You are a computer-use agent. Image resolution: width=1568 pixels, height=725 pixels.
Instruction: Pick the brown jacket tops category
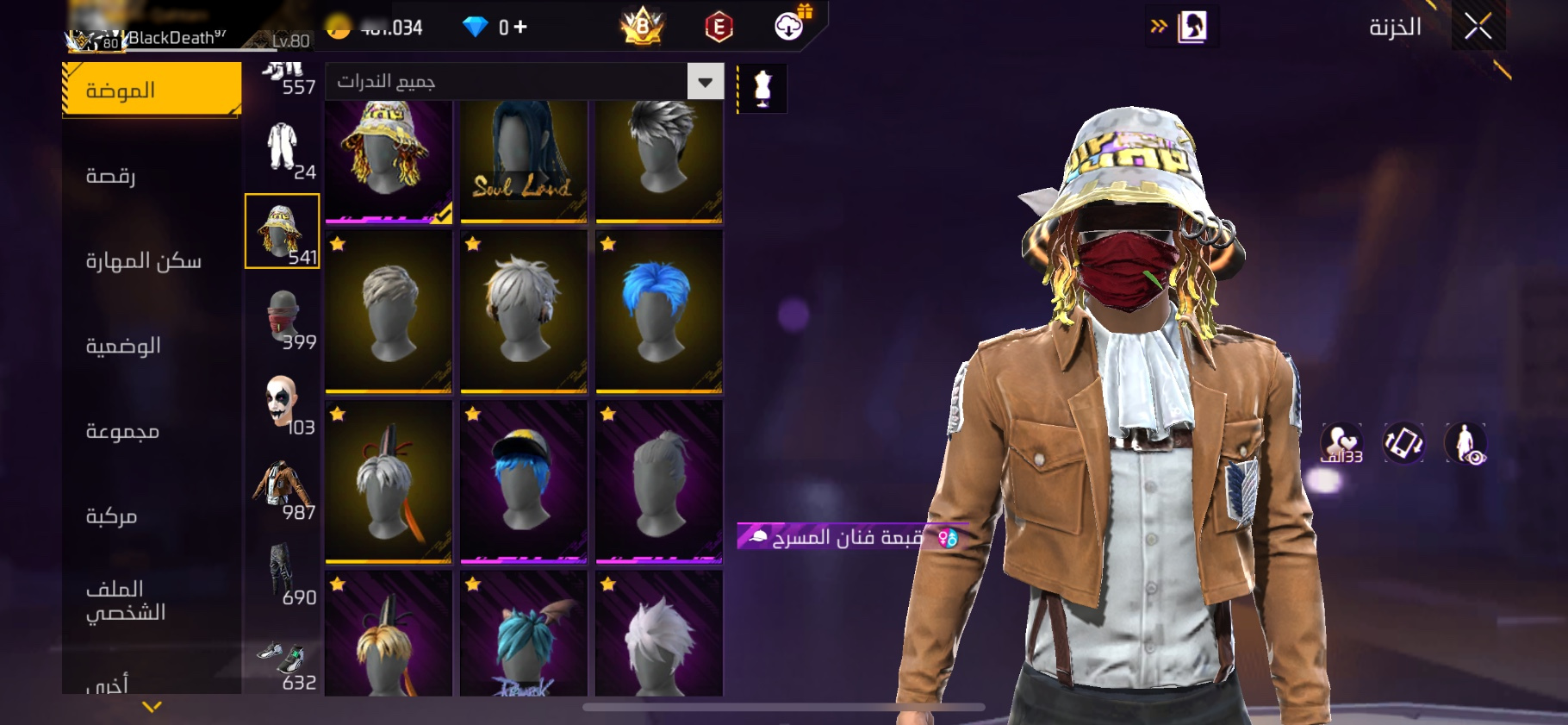click(283, 487)
